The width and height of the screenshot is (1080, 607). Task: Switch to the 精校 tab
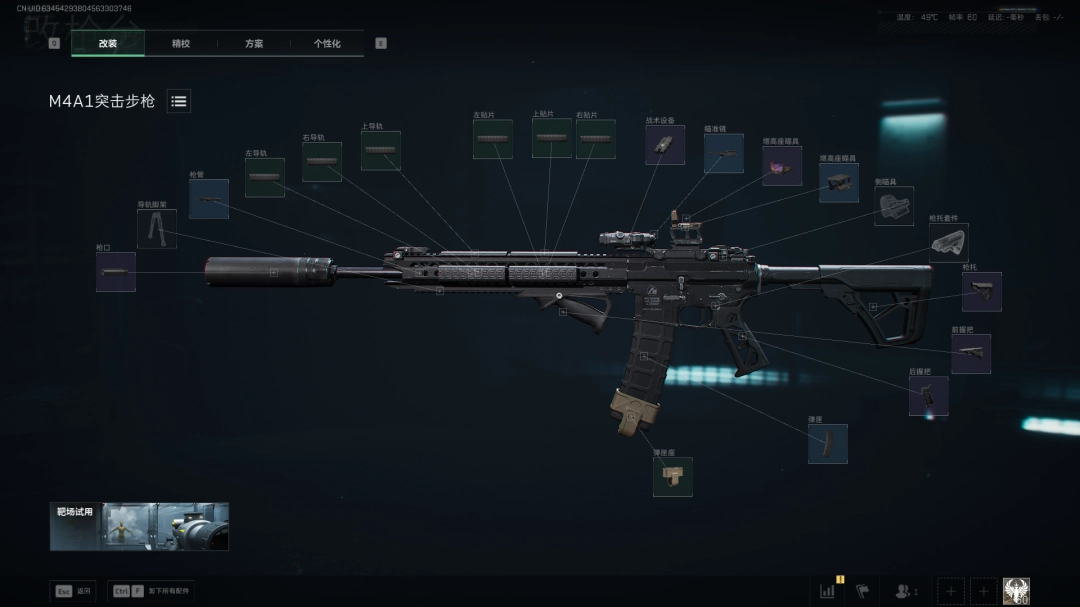(181, 44)
